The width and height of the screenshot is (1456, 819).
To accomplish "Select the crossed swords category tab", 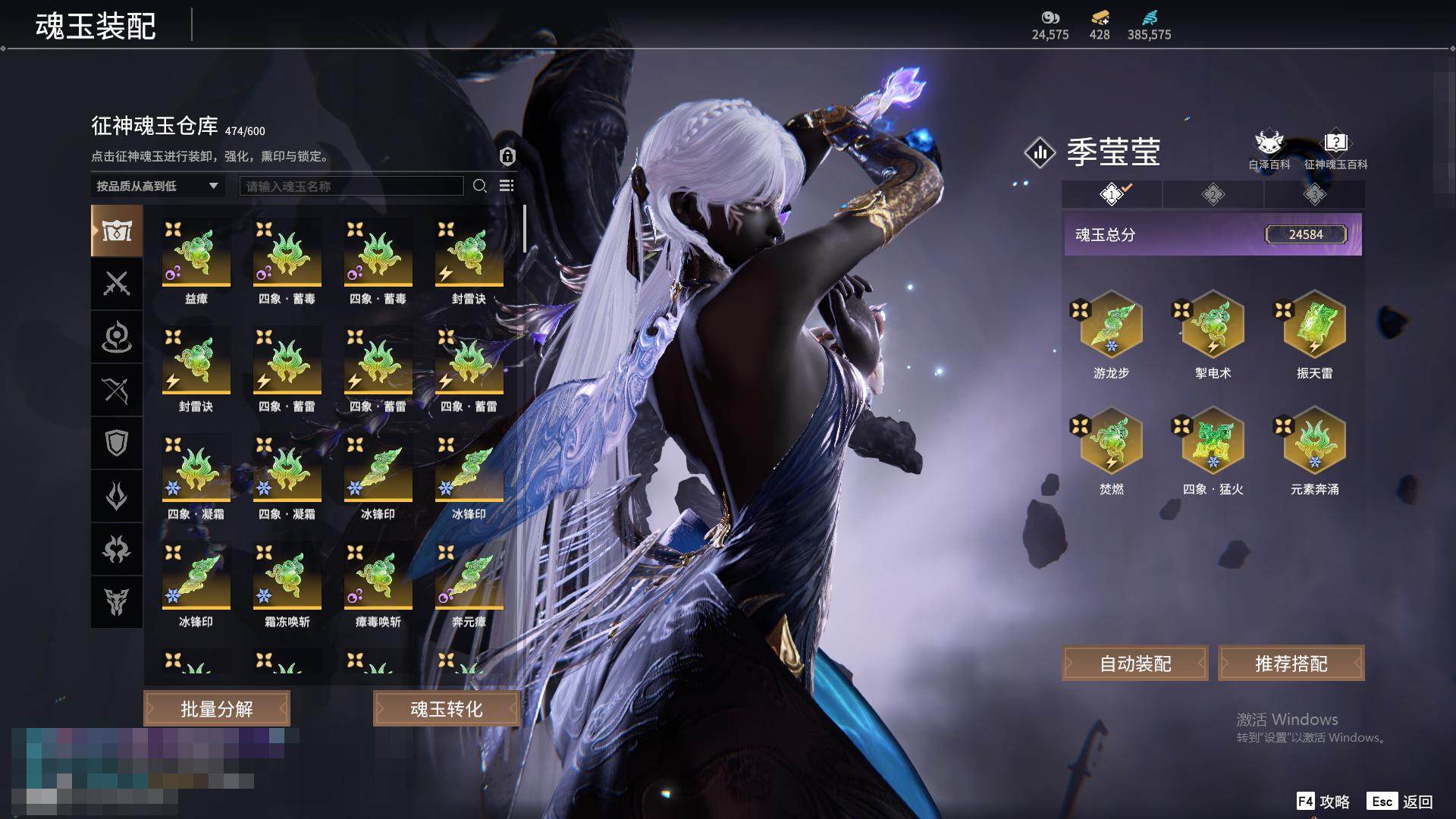I will [x=117, y=284].
